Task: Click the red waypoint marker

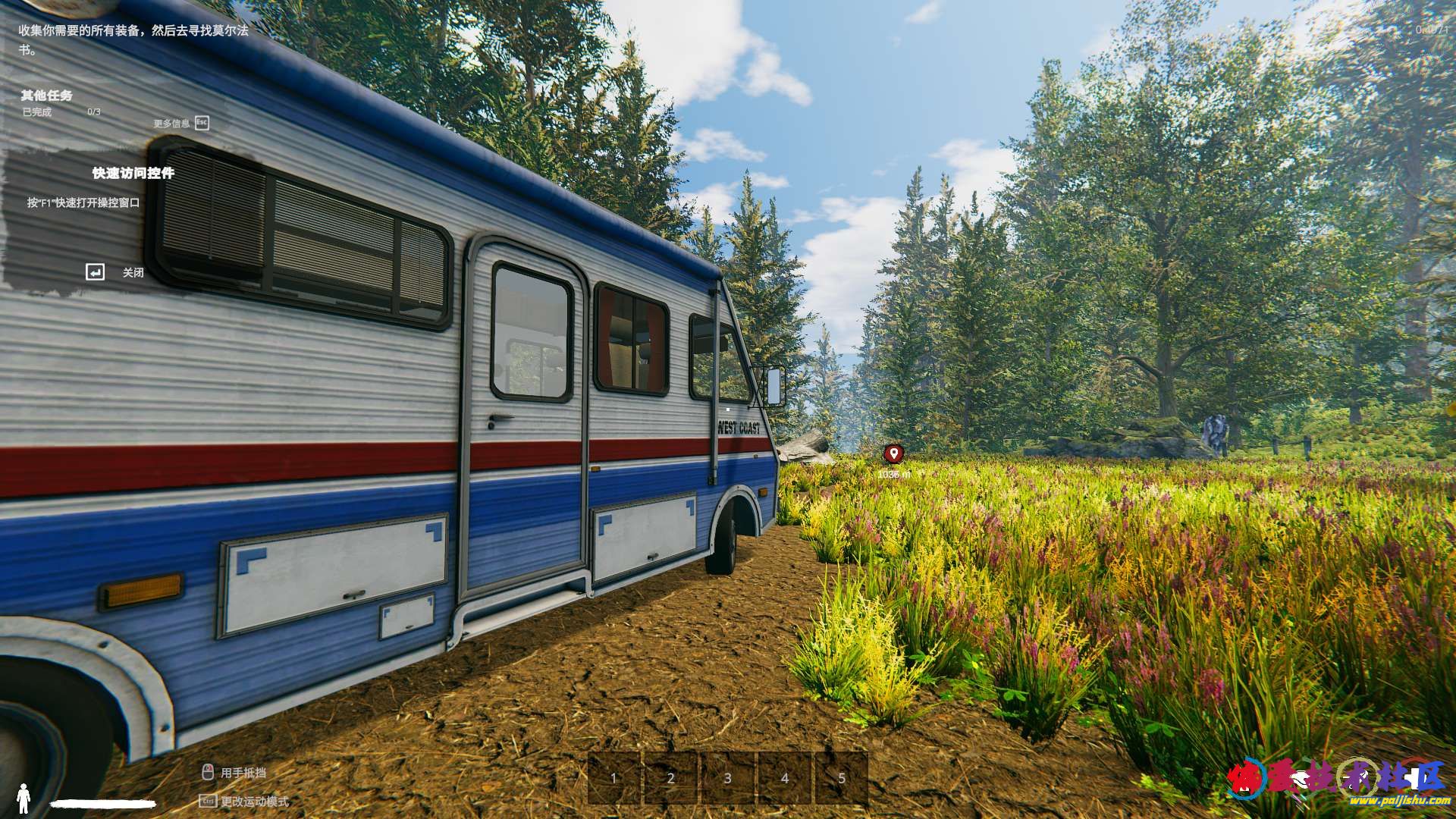Action: point(894,453)
